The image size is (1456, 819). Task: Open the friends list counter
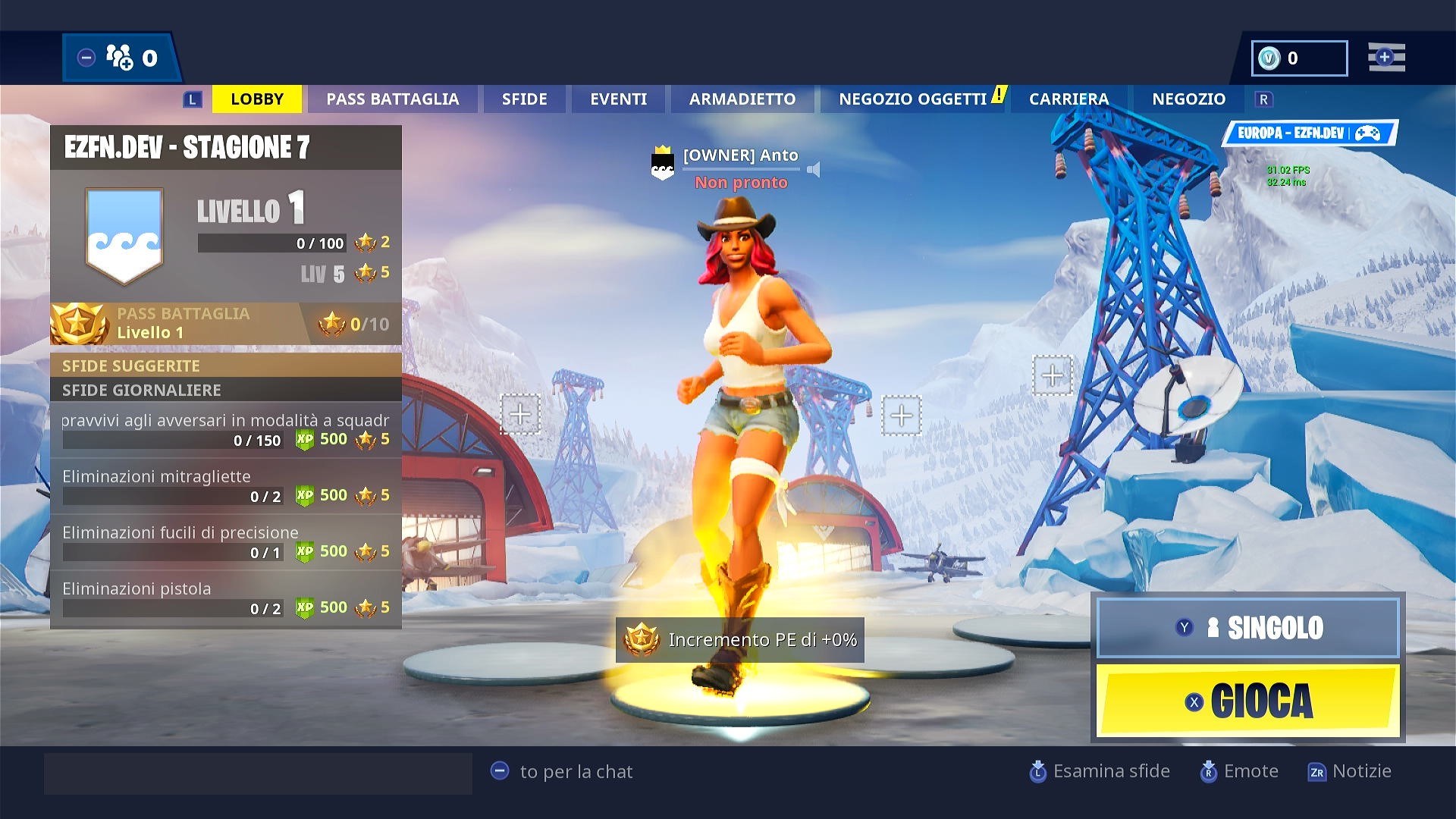(x=121, y=58)
